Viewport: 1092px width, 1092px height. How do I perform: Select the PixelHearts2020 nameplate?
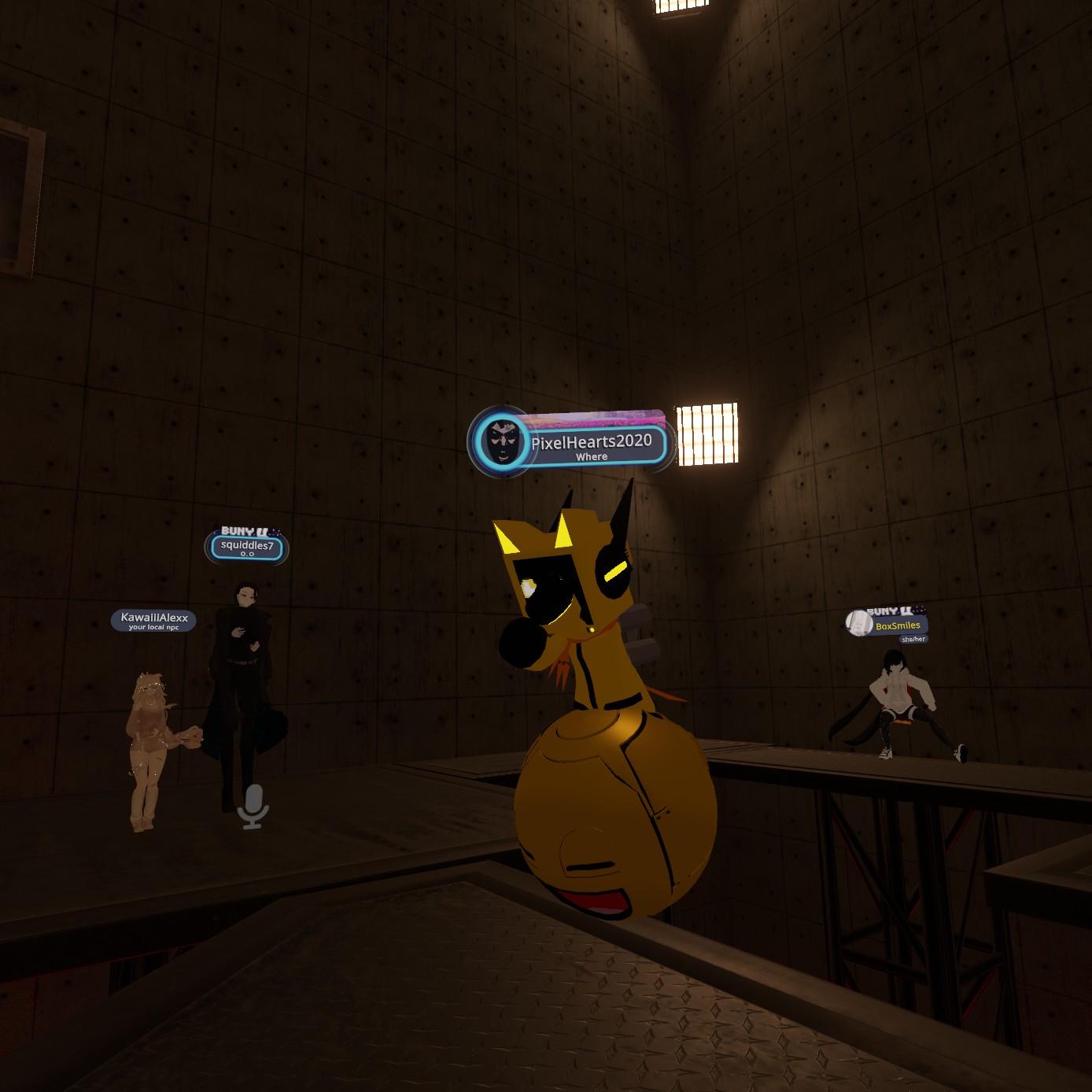pos(592,445)
